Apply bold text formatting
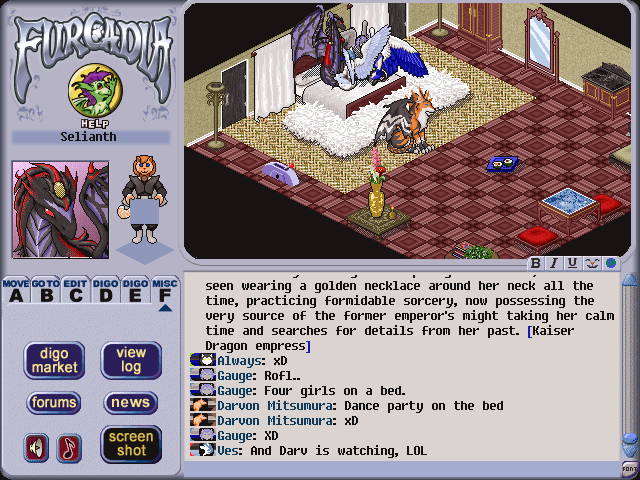The width and height of the screenshot is (640, 480). click(x=536, y=263)
